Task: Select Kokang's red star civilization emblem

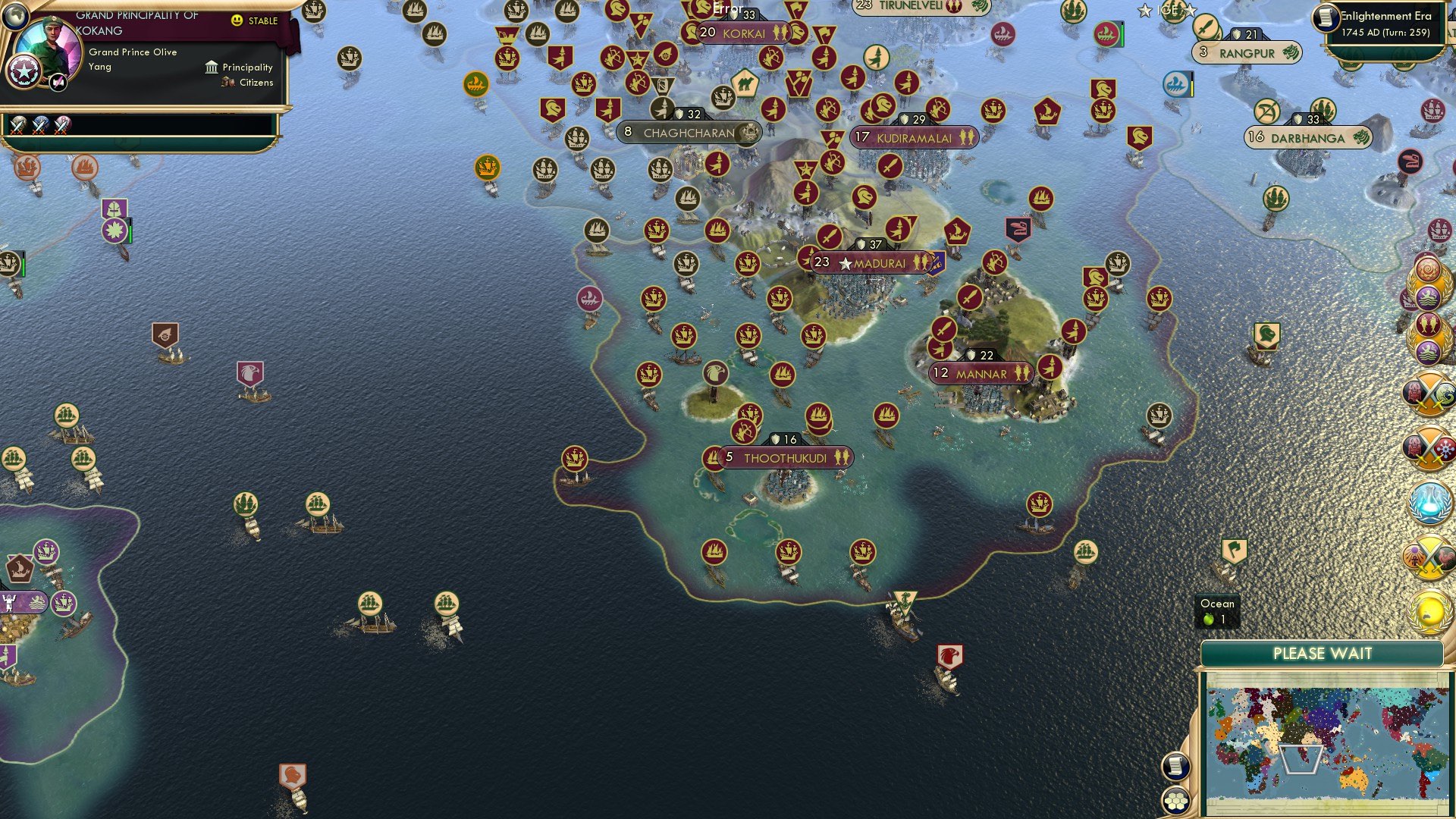Action: pos(24,70)
